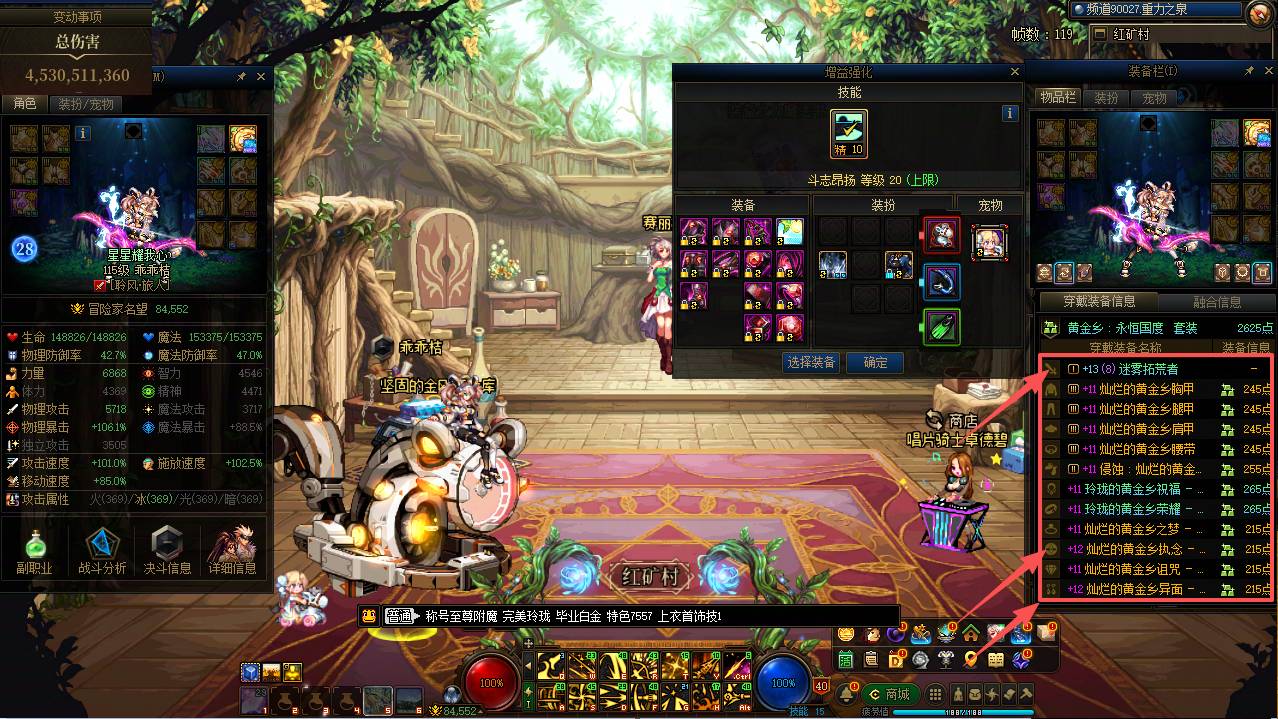The width and height of the screenshot is (1278, 719).
Task: Switch to the 装扮 tab in 装备栏
Action: point(1106,98)
